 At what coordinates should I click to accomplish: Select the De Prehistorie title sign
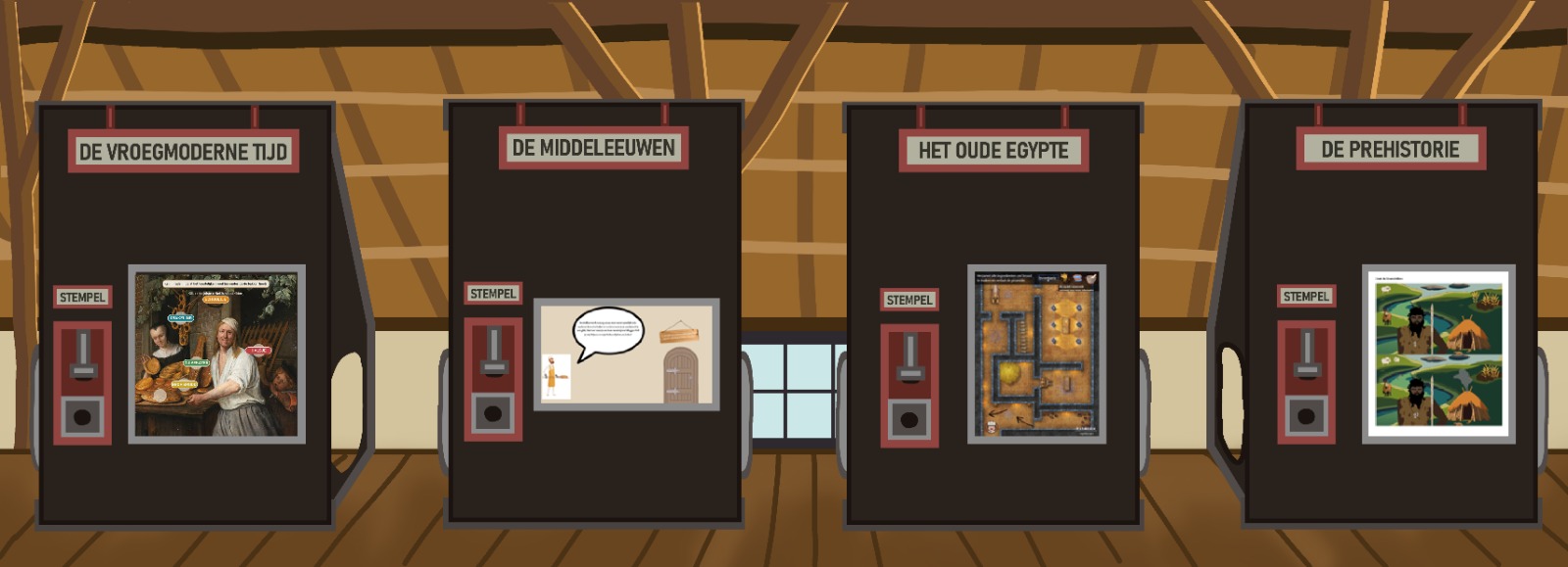click(1390, 150)
